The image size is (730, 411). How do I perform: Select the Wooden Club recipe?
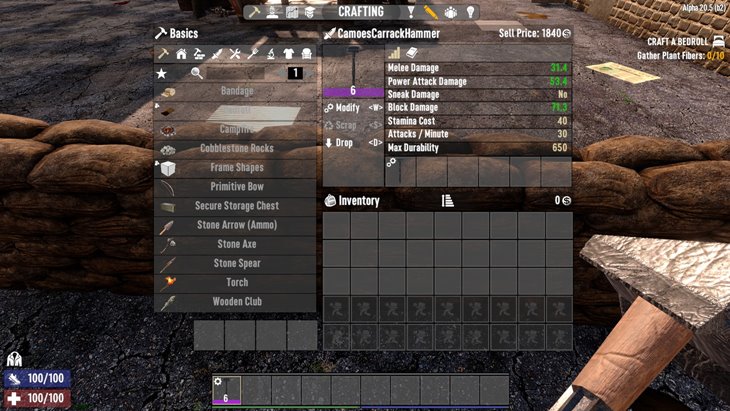236,301
